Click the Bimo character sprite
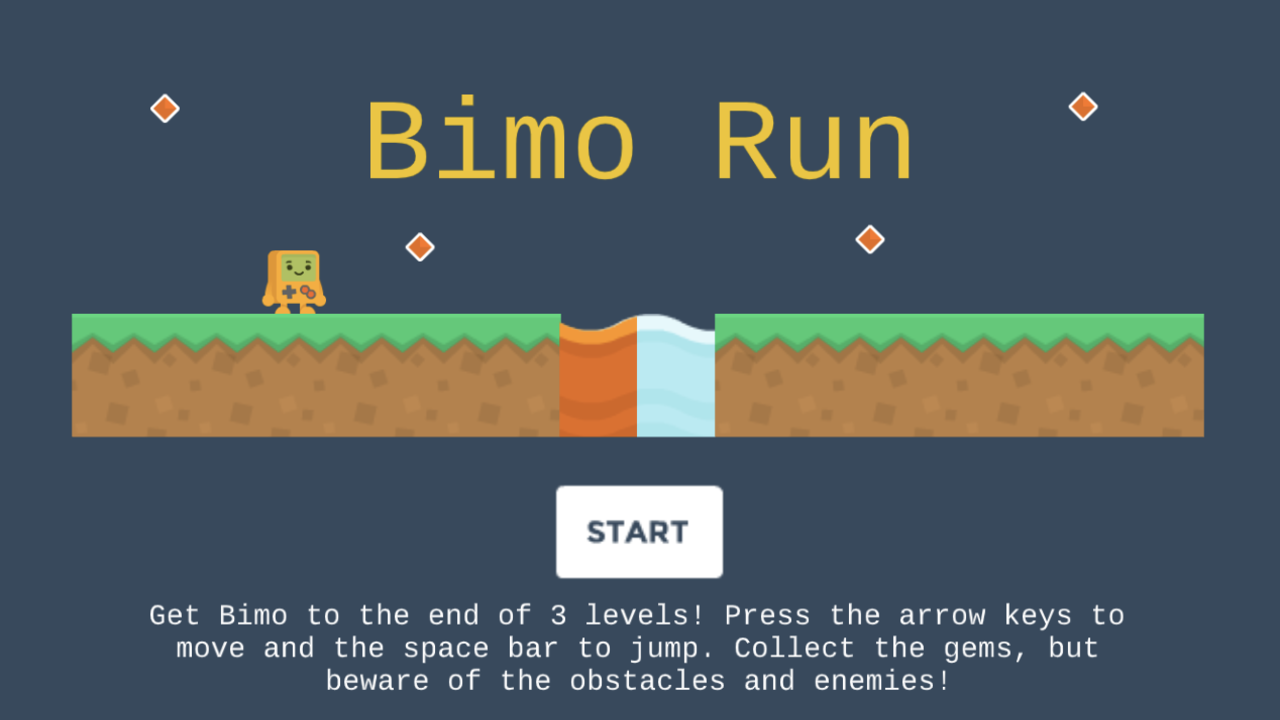 pyautogui.click(x=295, y=279)
